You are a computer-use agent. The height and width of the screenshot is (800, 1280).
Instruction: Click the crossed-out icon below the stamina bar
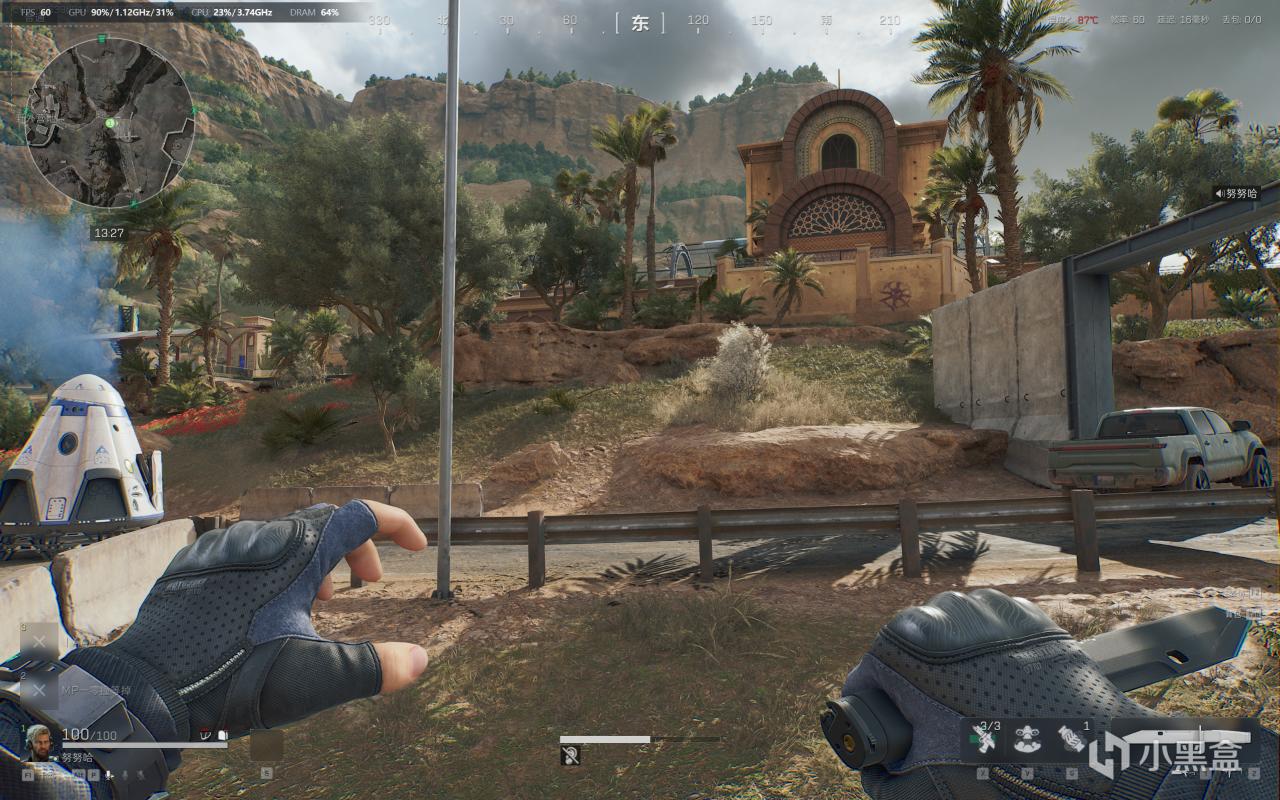click(x=570, y=756)
